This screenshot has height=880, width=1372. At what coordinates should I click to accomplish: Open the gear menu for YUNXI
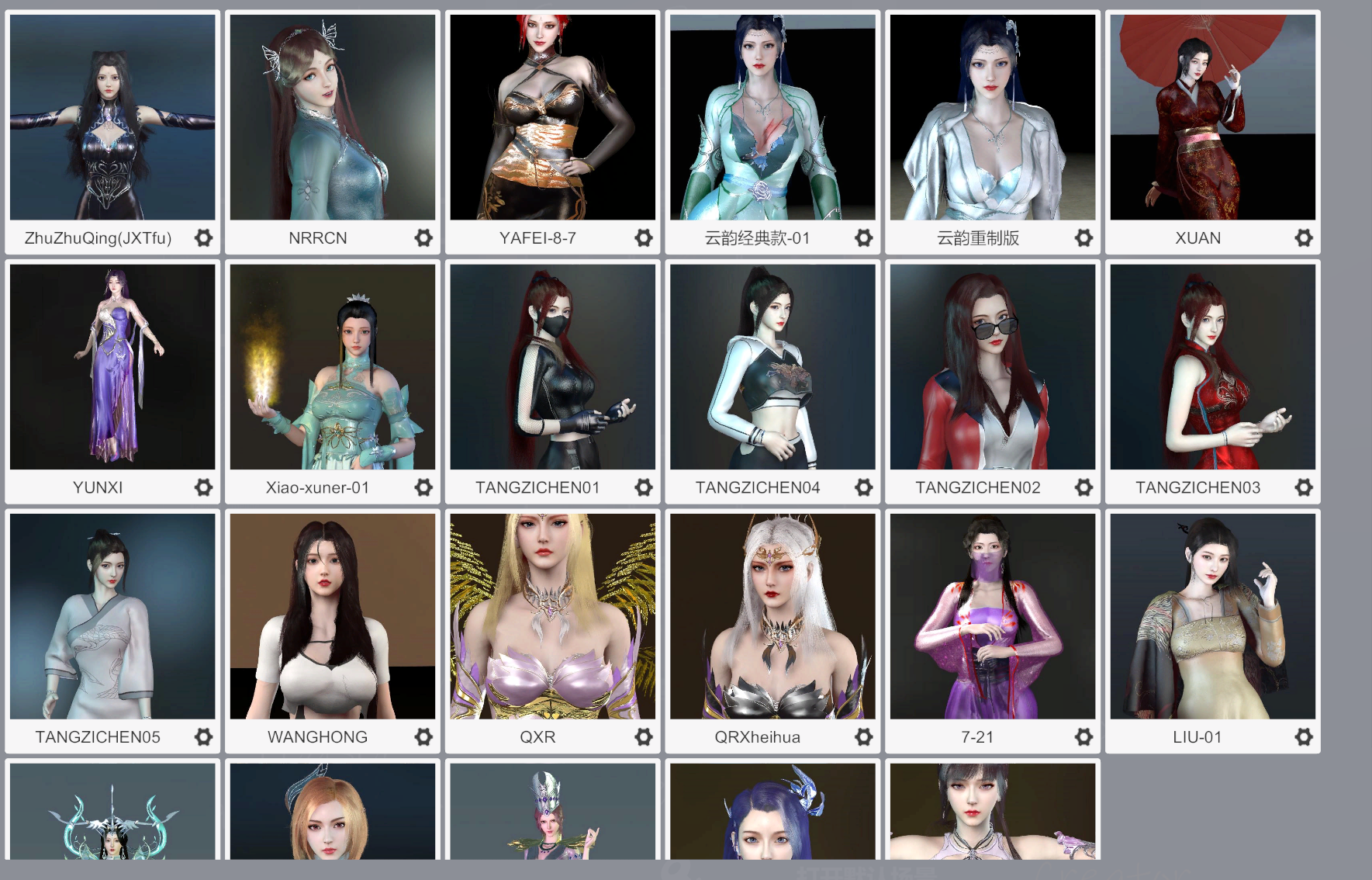point(203,487)
